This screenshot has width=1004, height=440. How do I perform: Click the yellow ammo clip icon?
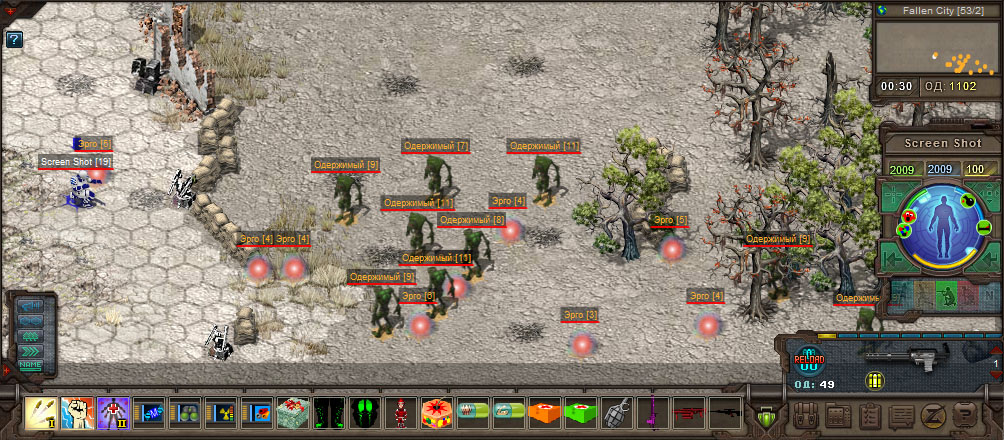coord(875,380)
